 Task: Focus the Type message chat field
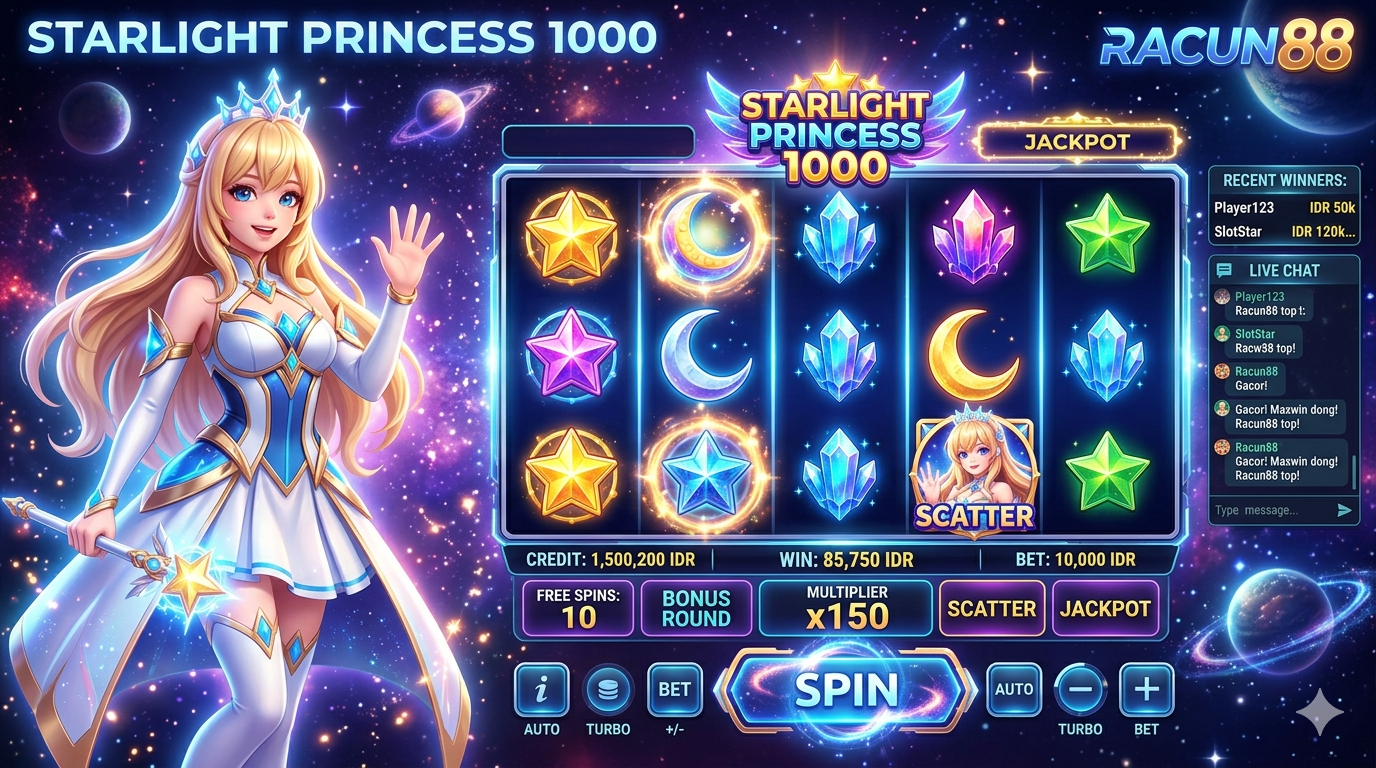(x=1270, y=510)
